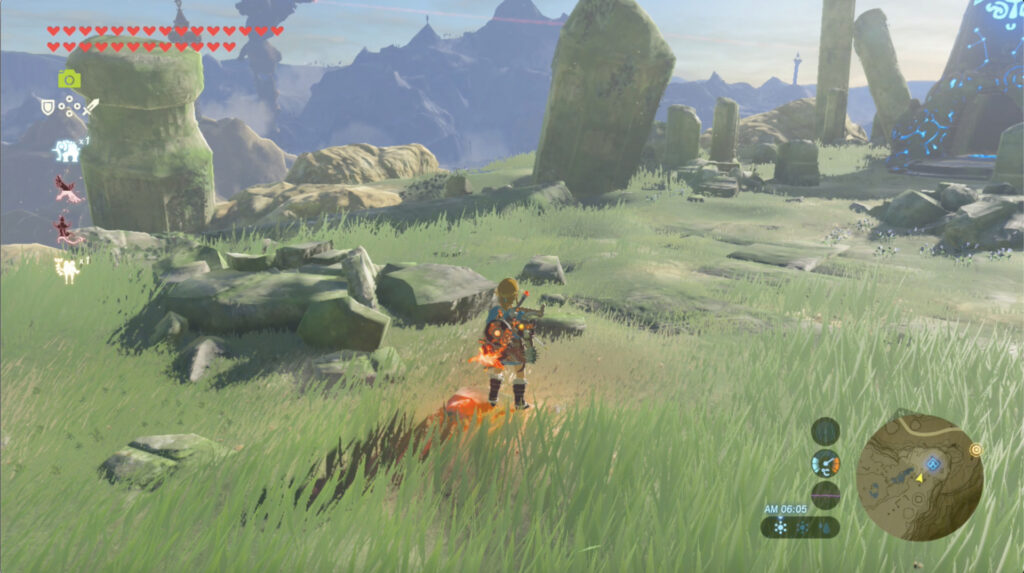Click the shield equipment icon
1024x573 pixels.
pyautogui.click(x=47, y=105)
